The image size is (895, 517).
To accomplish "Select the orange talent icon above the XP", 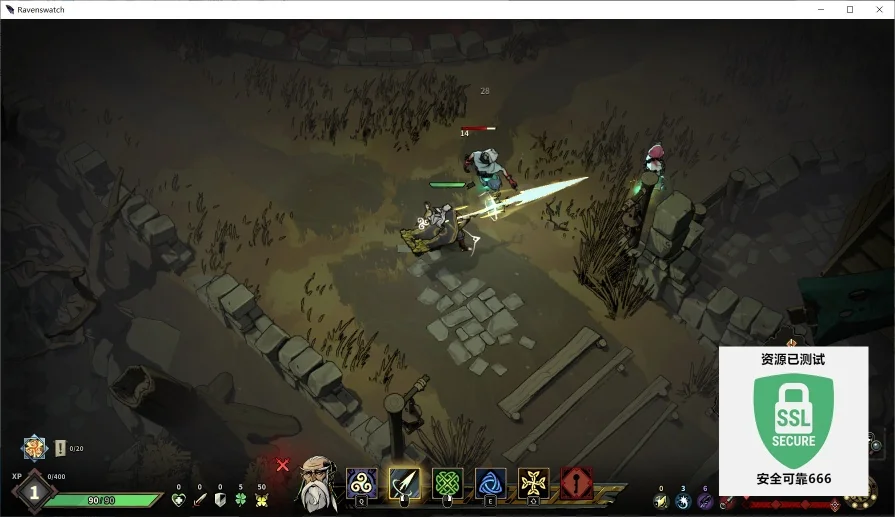I will [x=35, y=447].
